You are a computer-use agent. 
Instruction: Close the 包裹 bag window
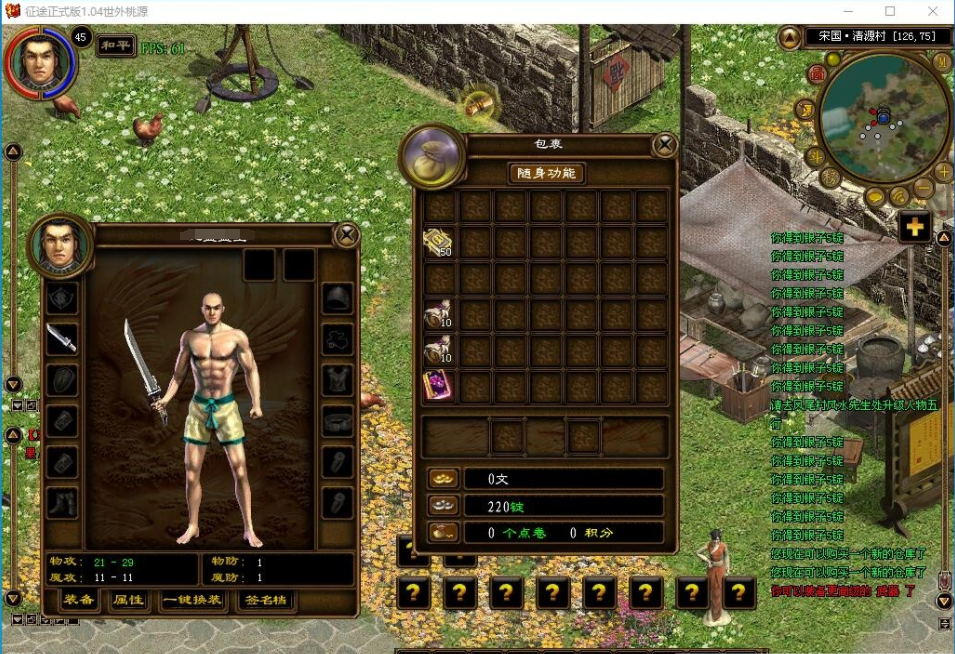(665, 146)
